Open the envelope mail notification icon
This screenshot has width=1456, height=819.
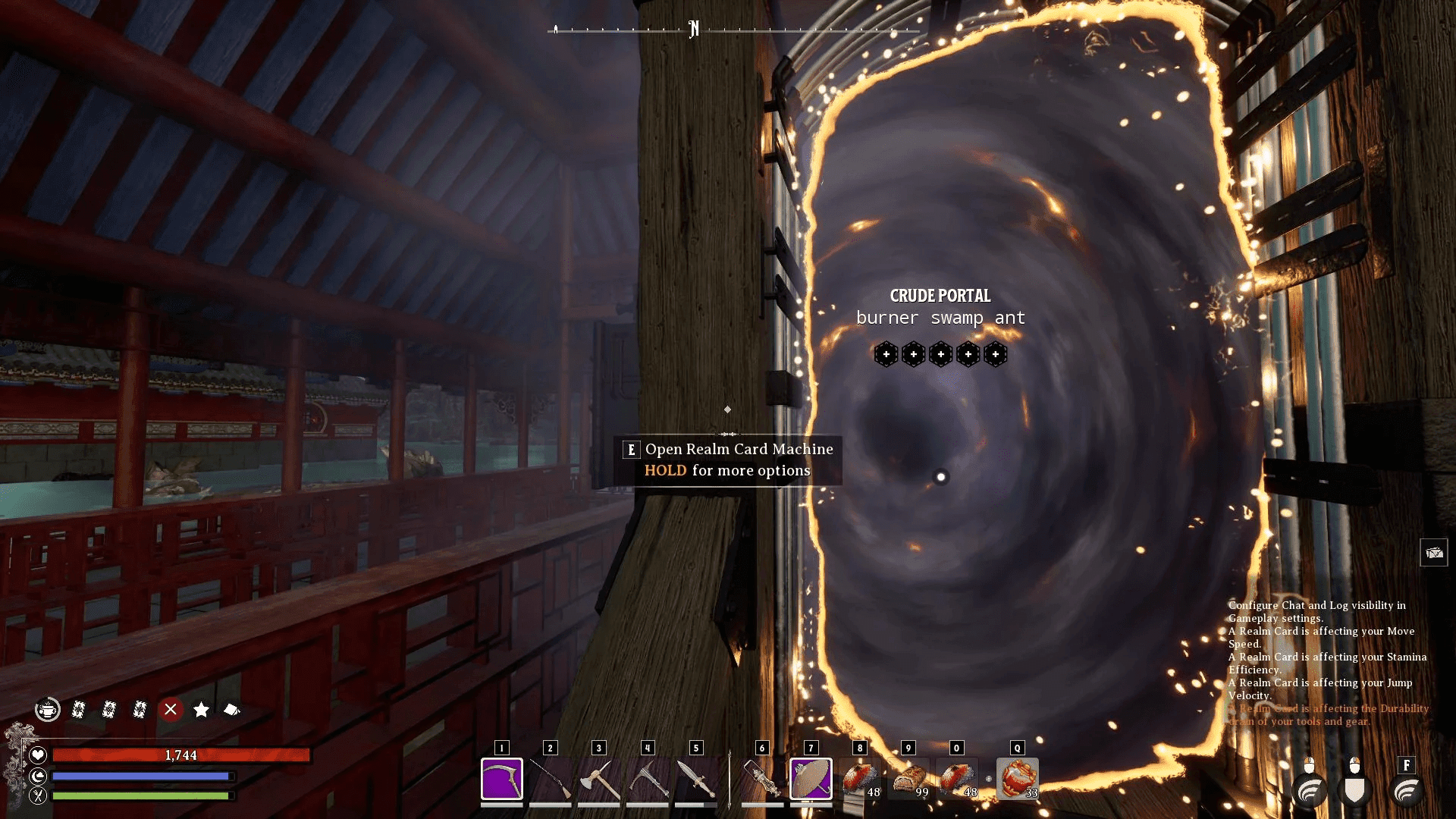tap(1433, 553)
